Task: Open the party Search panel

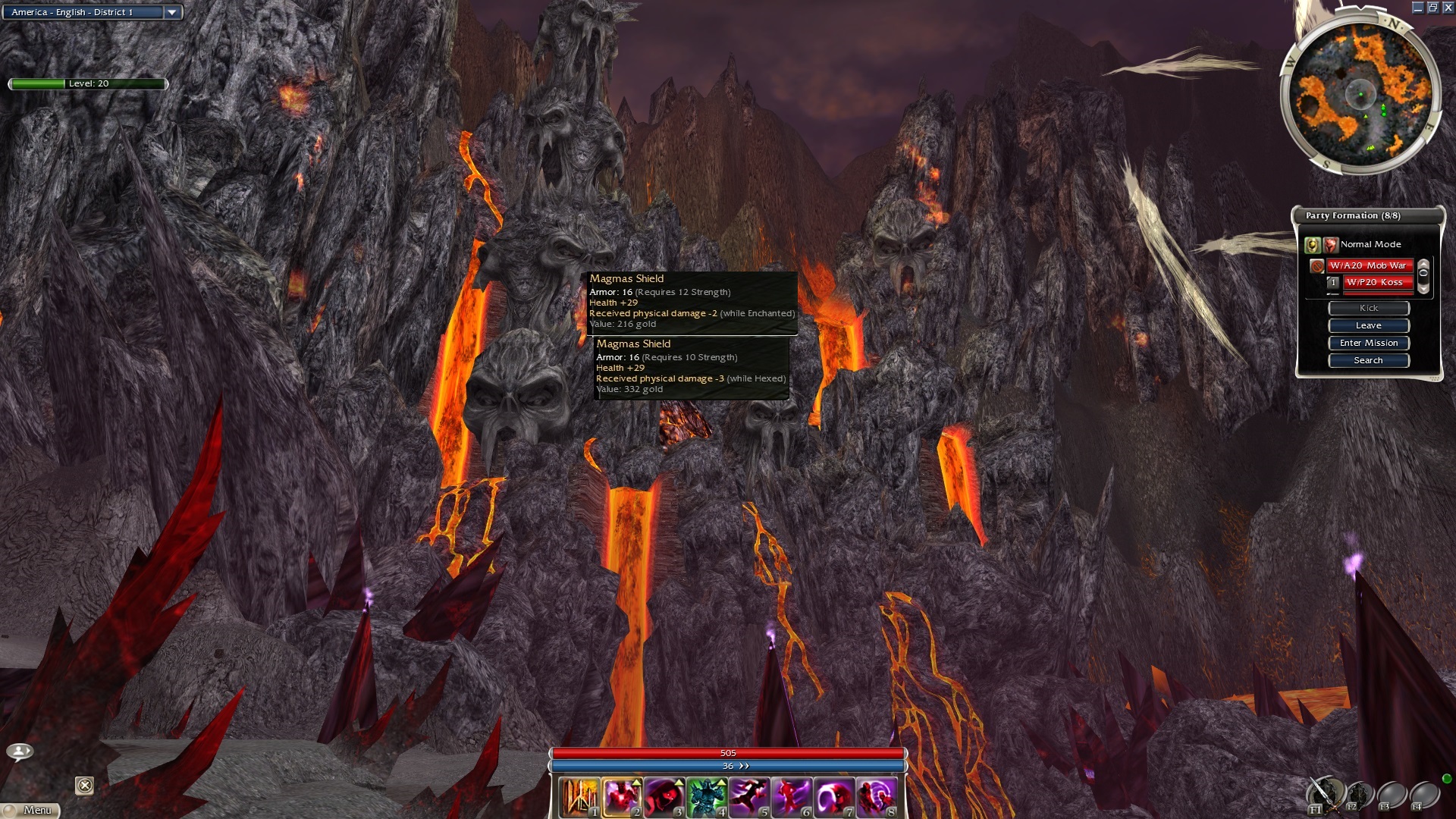Action: point(1368,360)
